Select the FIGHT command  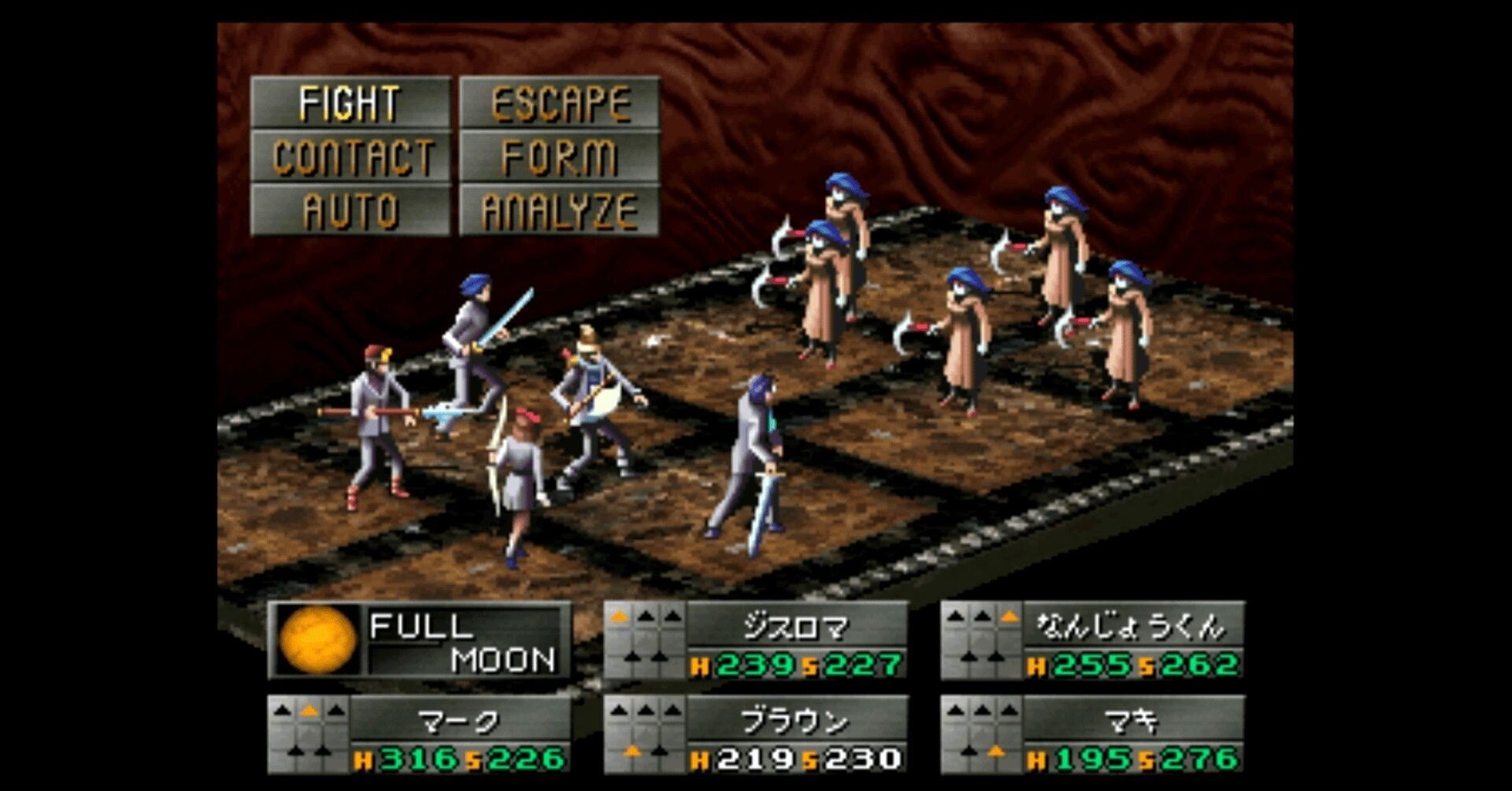[350, 103]
